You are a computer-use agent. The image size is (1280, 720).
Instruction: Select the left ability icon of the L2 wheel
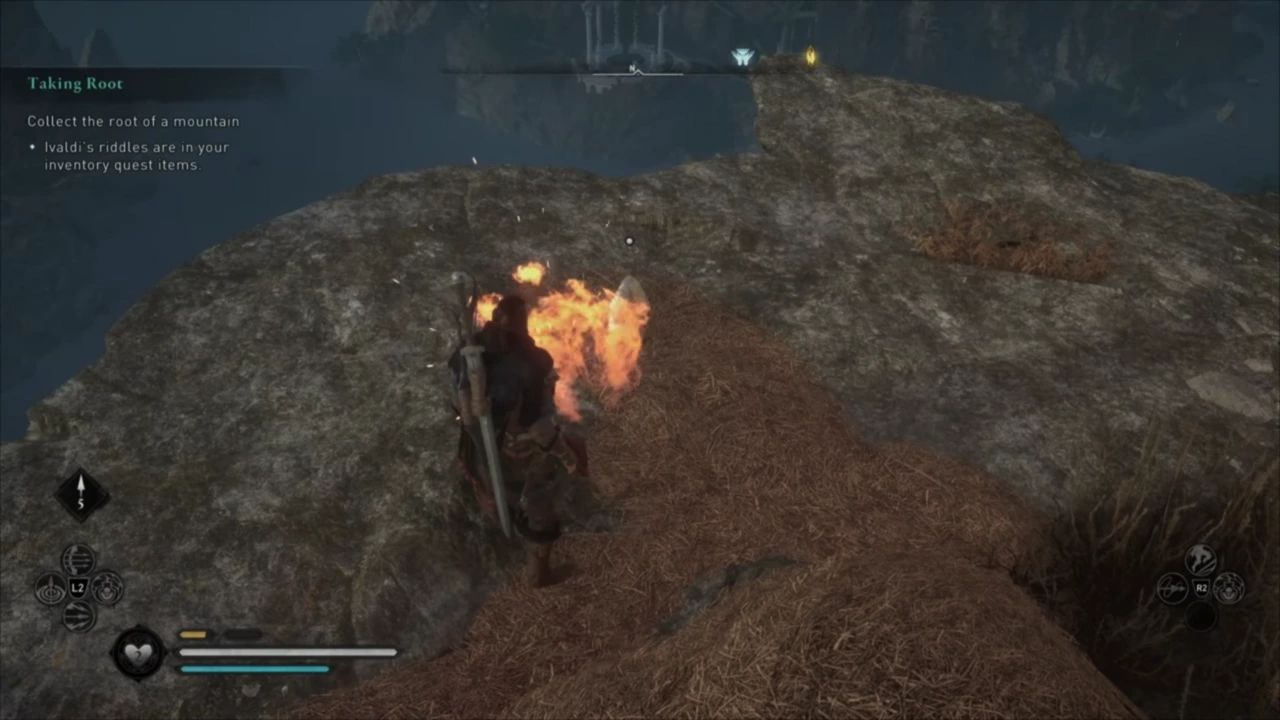pos(51,588)
